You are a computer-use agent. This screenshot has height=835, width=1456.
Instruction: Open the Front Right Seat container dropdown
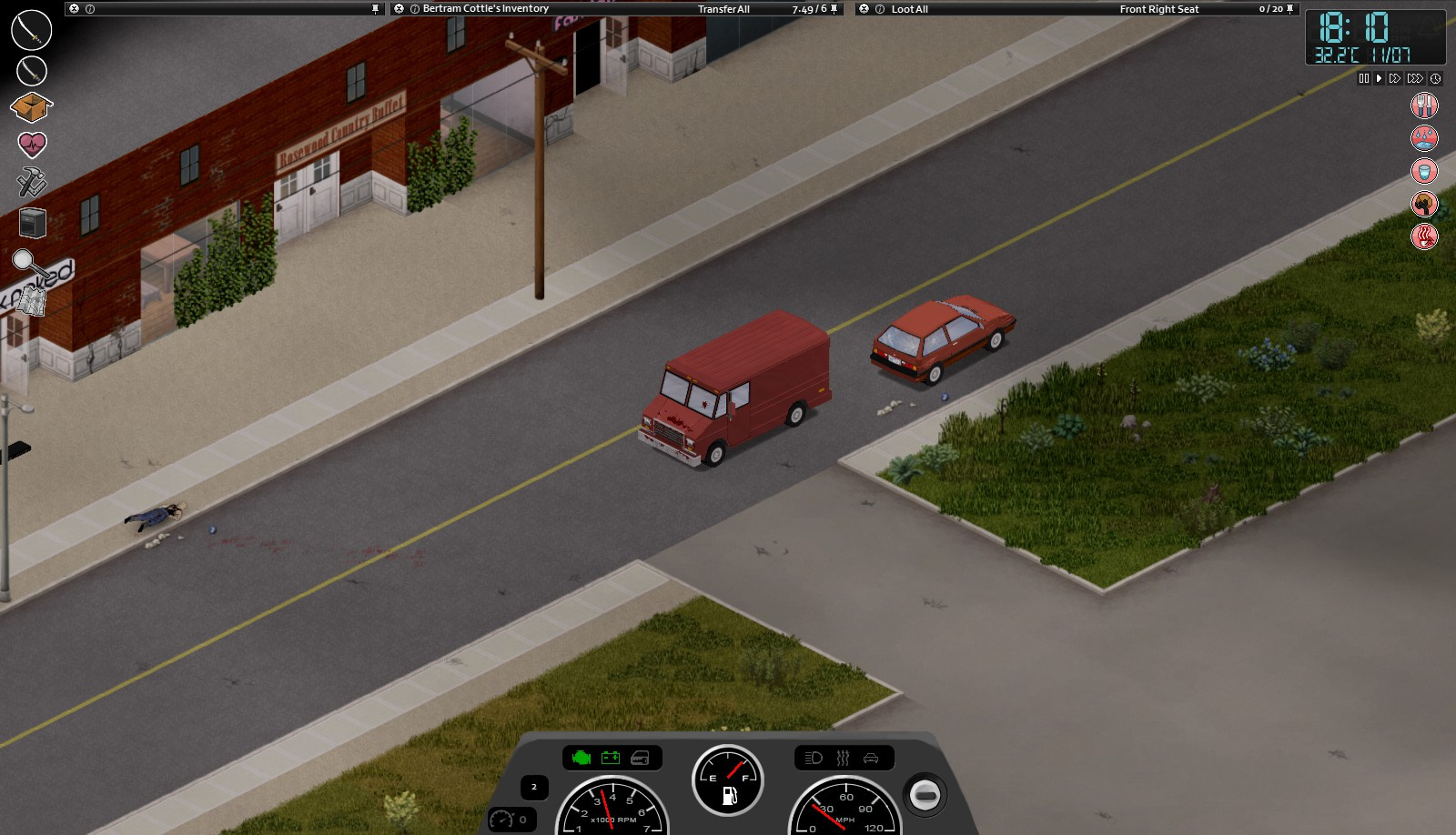1158,8
